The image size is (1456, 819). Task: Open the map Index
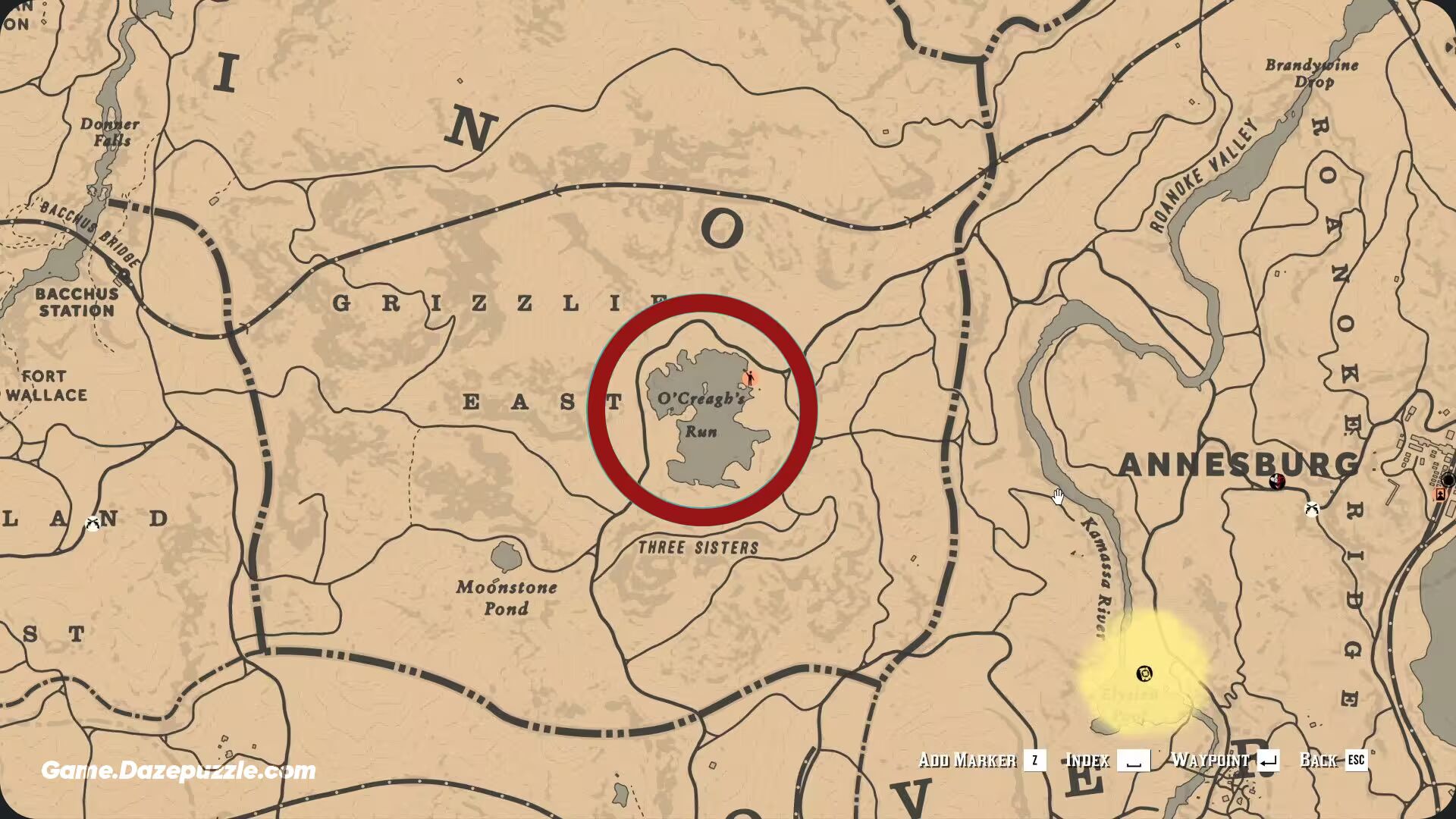pyautogui.click(x=1087, y=761)
